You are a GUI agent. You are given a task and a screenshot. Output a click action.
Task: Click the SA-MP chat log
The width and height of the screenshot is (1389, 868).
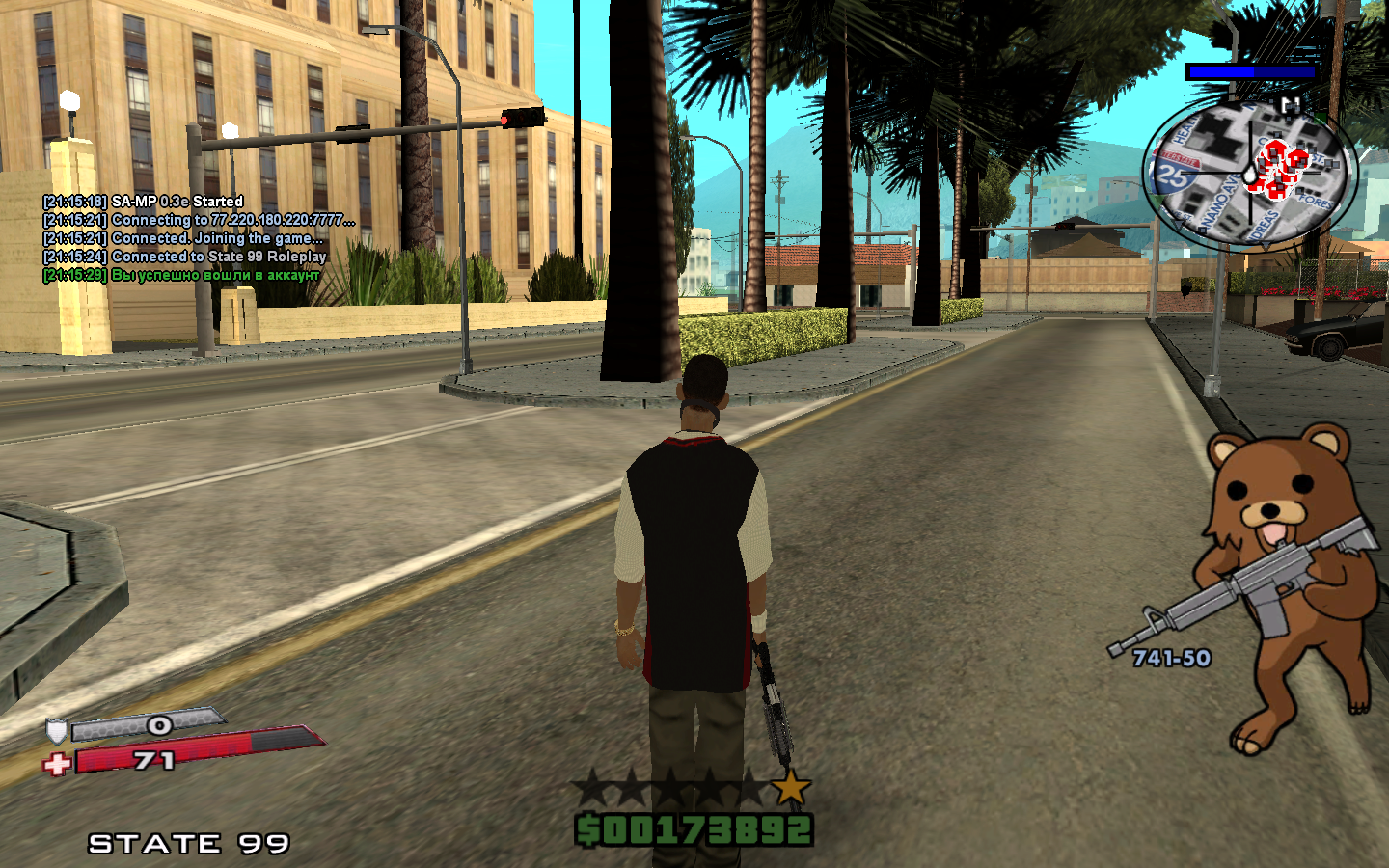click(198, 238)
